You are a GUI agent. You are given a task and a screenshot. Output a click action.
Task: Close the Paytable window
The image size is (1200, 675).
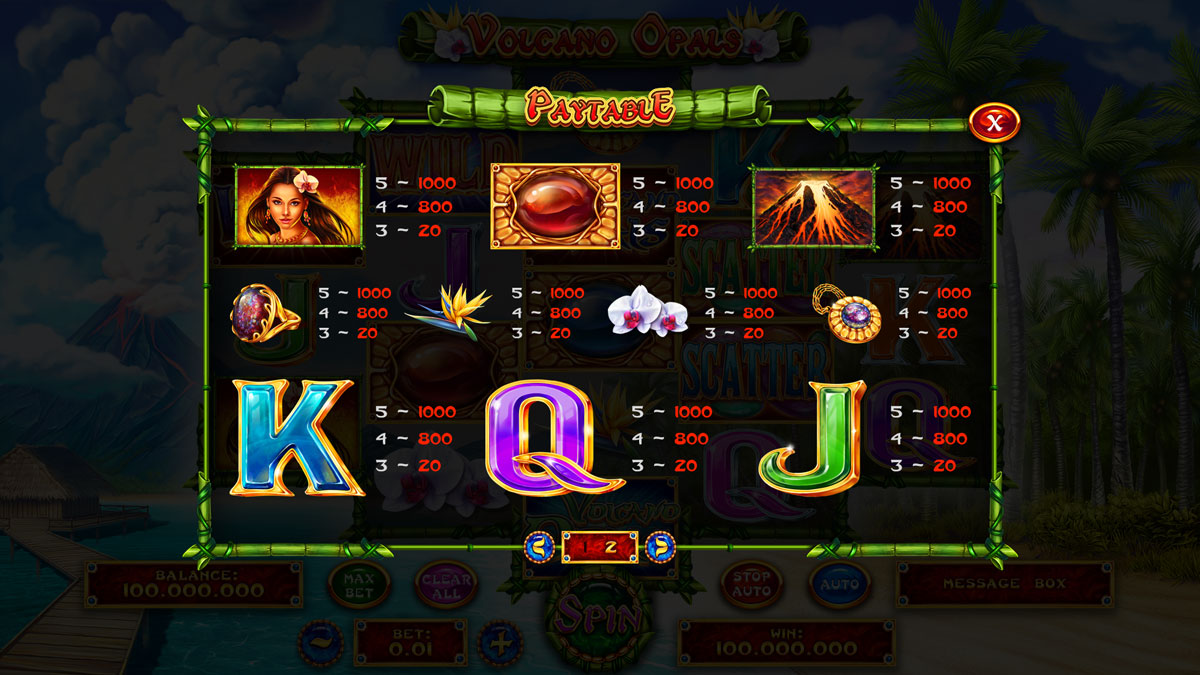(993, 123)
